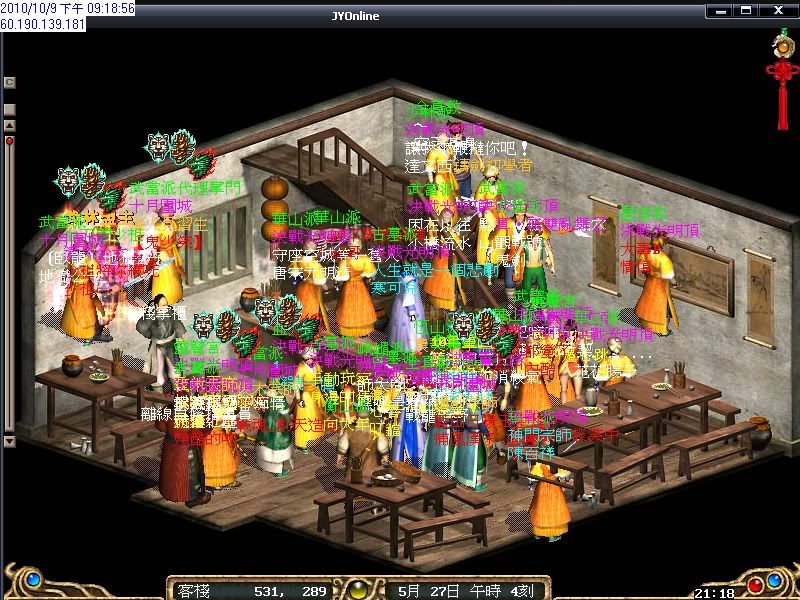Image resolution: width=800 pixels, height=600 pixels.
Task: Click the small C button above chat scrollbar
Action: 10,82
